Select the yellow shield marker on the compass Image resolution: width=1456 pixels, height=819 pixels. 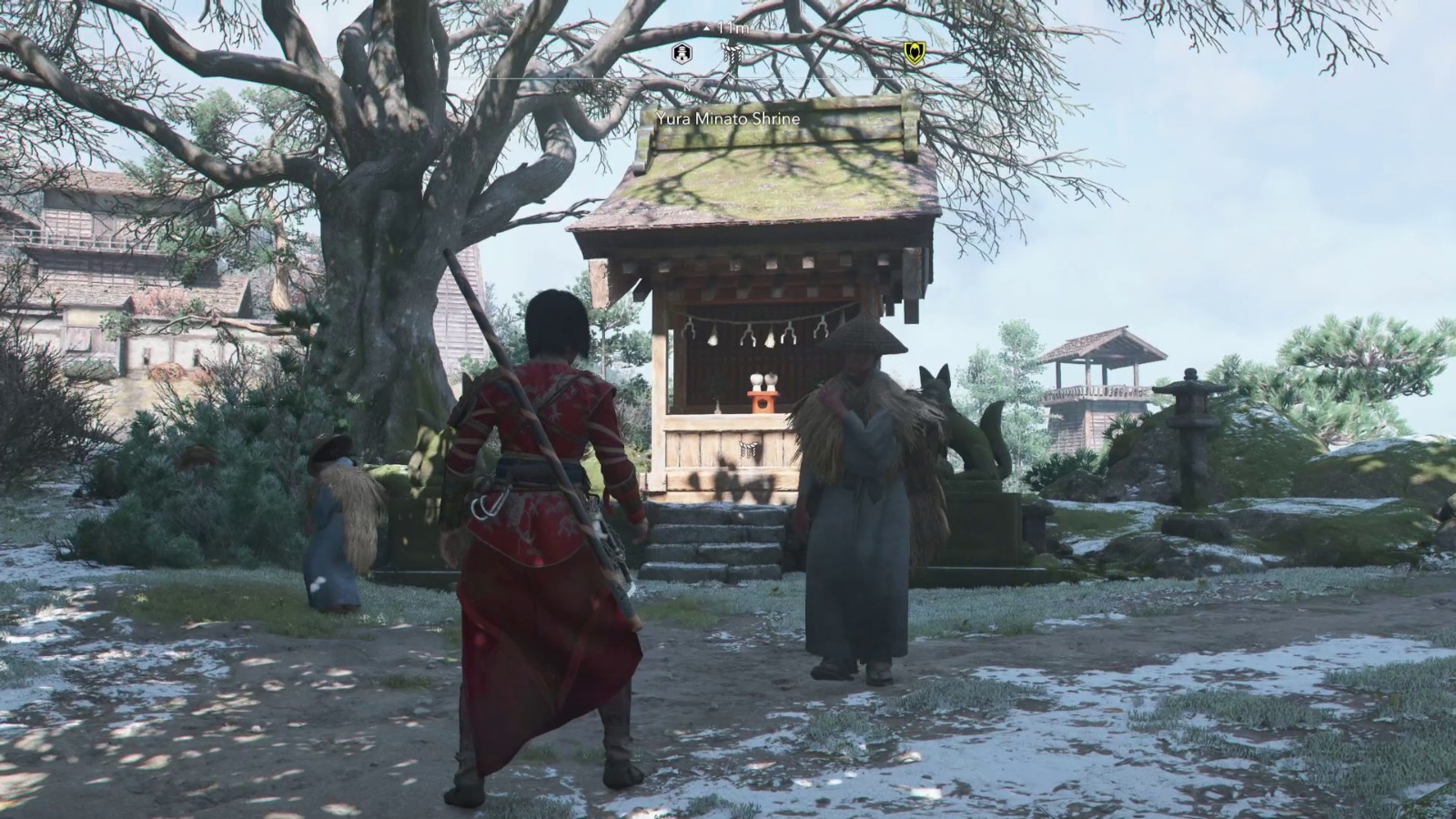[915, 53]
